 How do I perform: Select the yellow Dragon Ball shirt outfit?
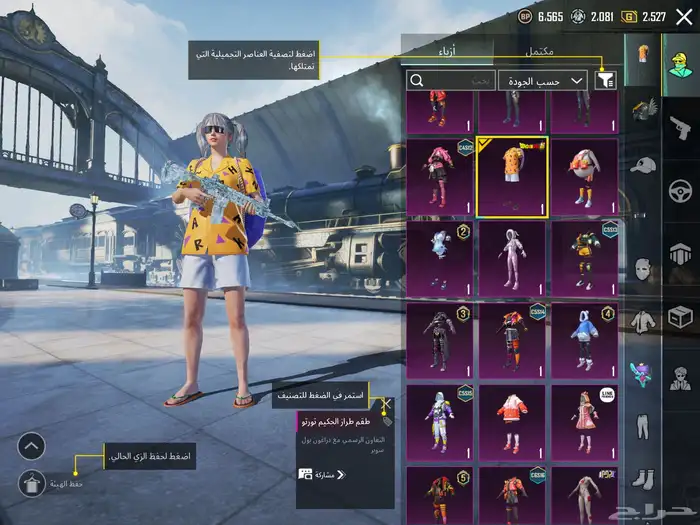(x=512, y=177)
